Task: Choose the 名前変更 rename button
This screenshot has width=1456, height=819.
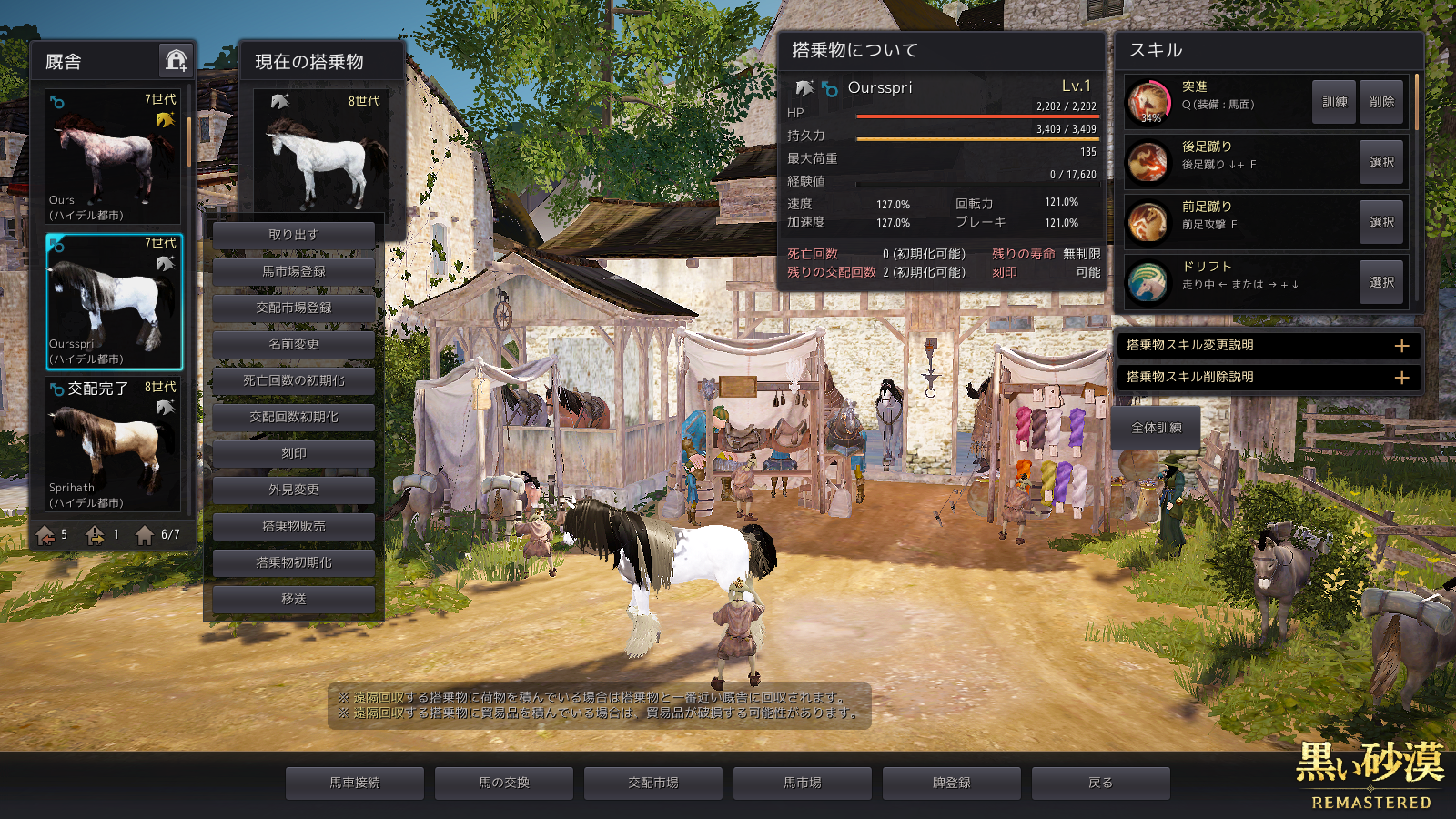Action: (293, 344)
